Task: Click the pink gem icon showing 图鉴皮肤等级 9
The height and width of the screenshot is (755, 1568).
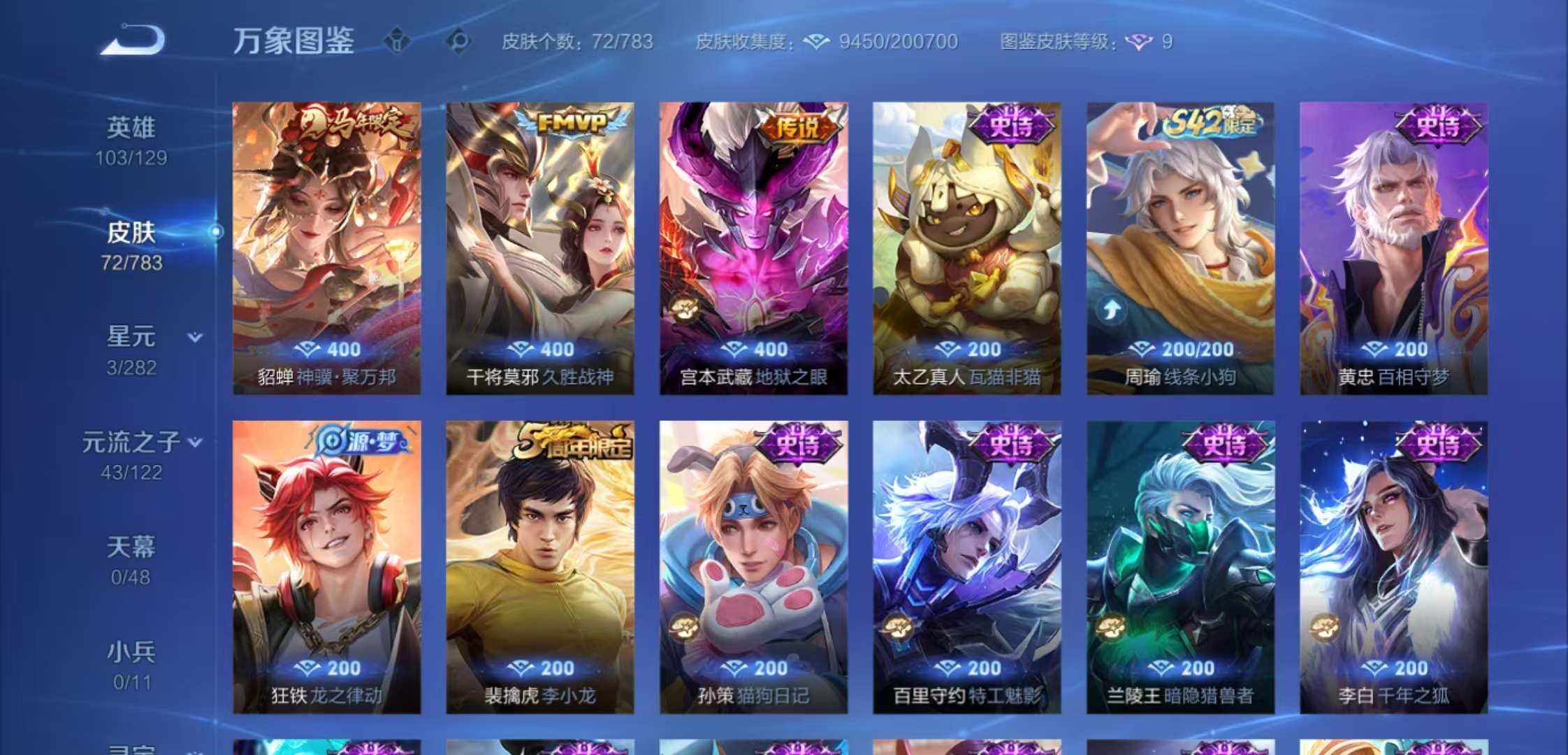Action: [1138, 42]
